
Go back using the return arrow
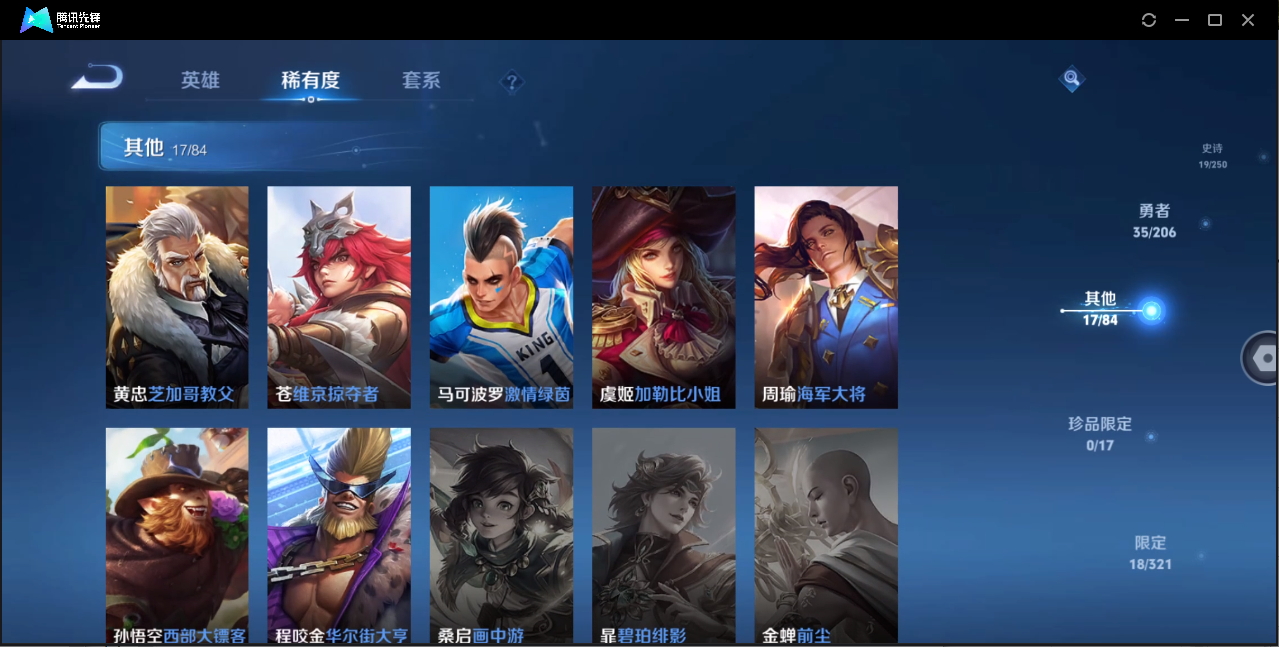[97, 78]
